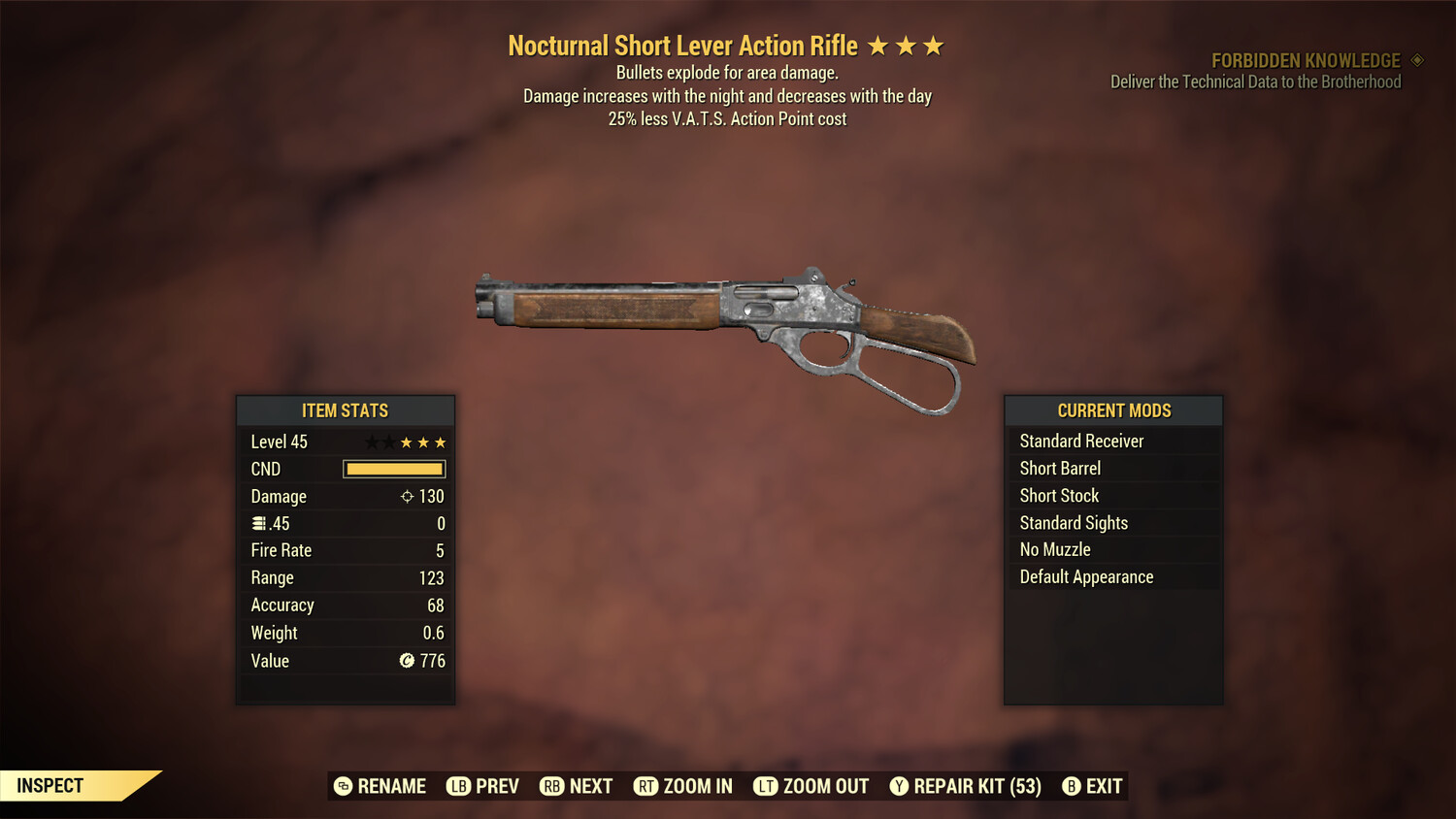Select the Standard Receiver mod entry
This screenshot has width=1456, height=819.
coord(1080,441)
